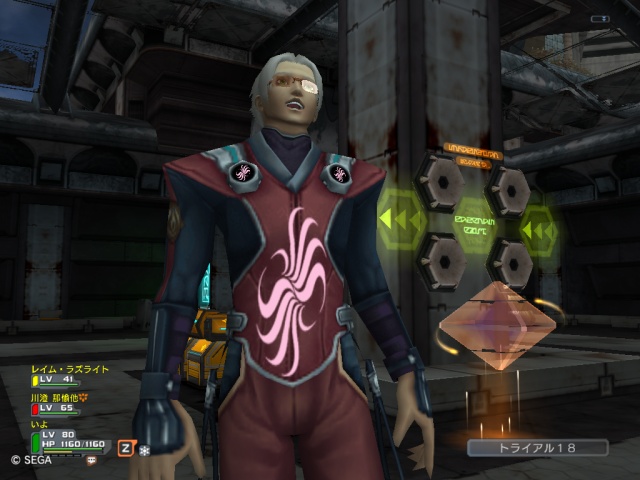
Task: Click the orange Z icon
Action: point(126,448)
